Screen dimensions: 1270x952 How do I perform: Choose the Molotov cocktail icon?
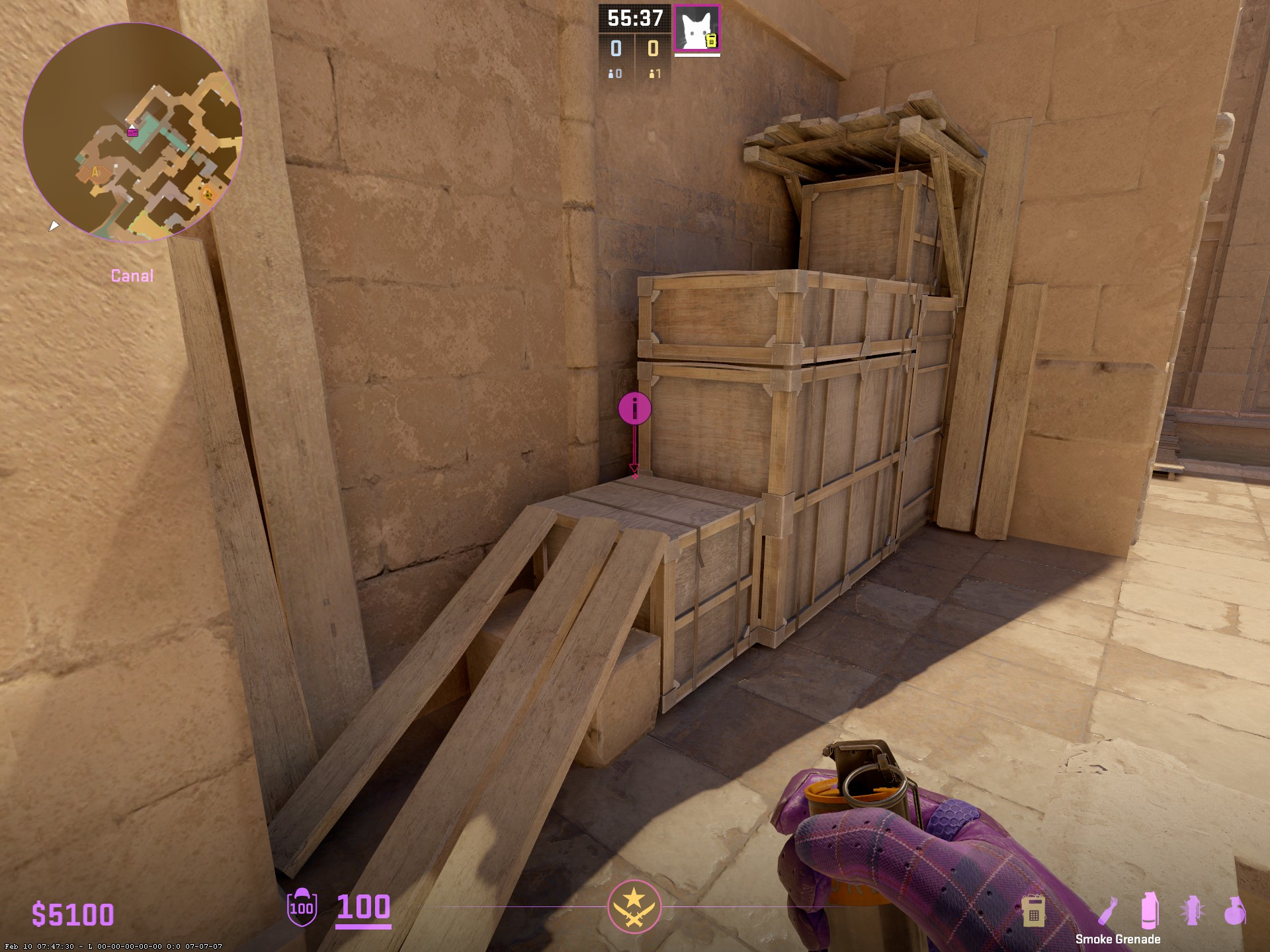[x=1109, y=910]
